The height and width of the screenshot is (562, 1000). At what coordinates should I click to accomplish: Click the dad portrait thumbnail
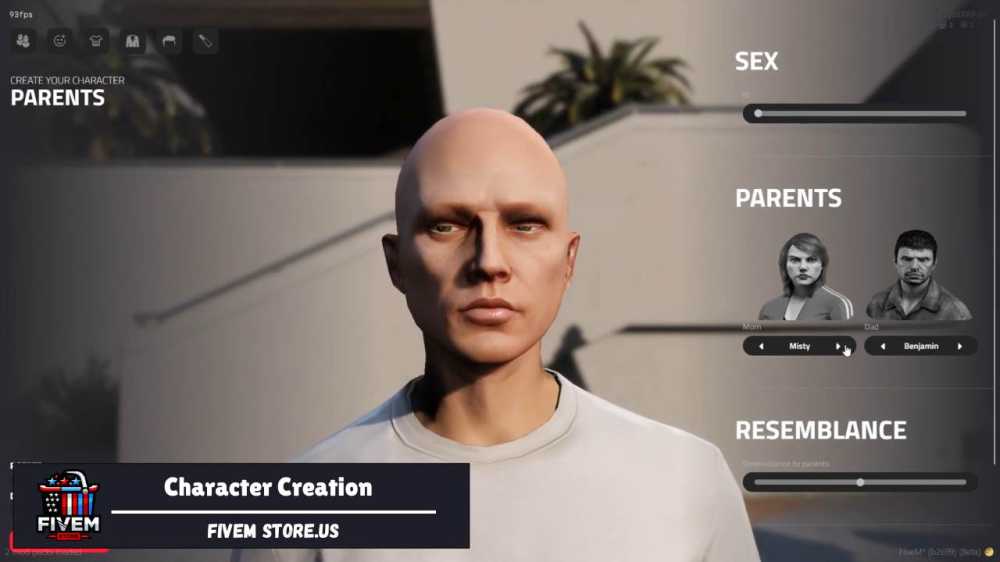coord(917,276)
